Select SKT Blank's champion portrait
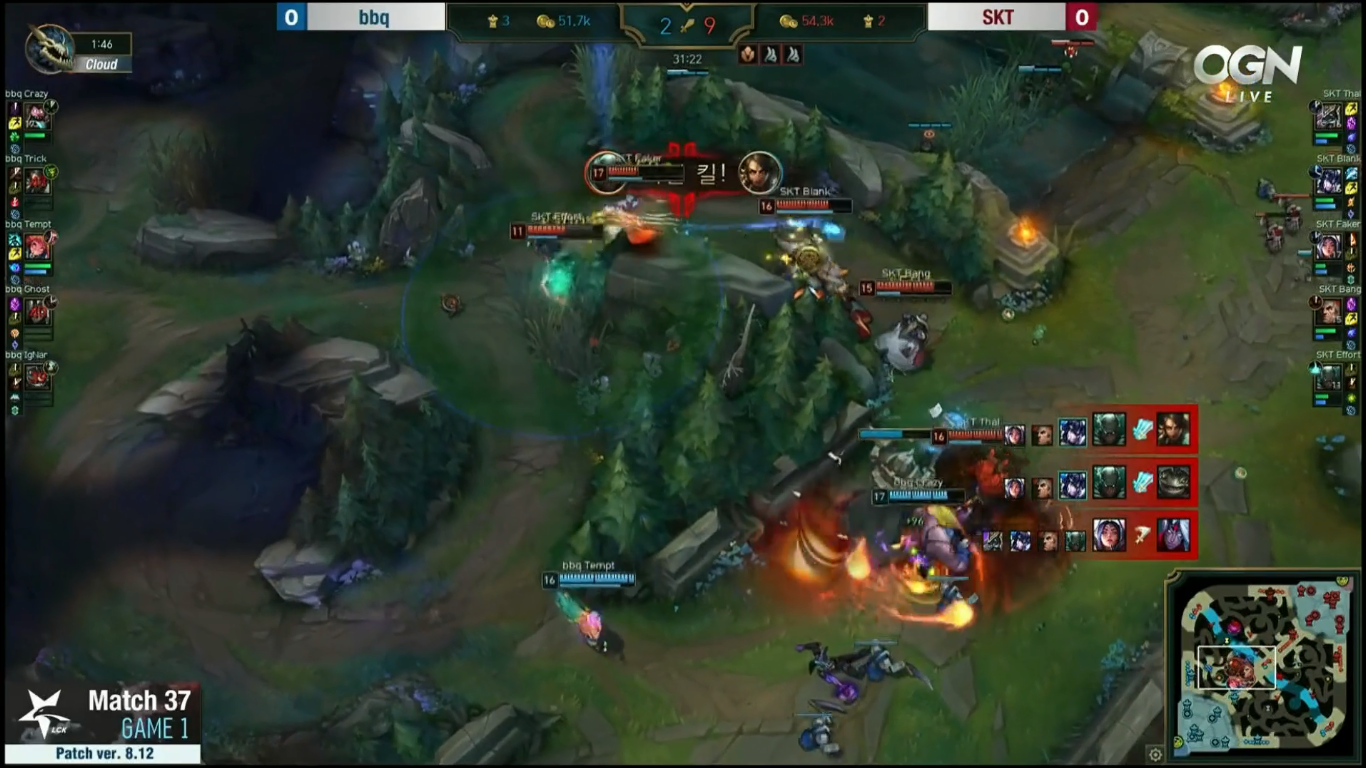 [x=1329, y=181]
